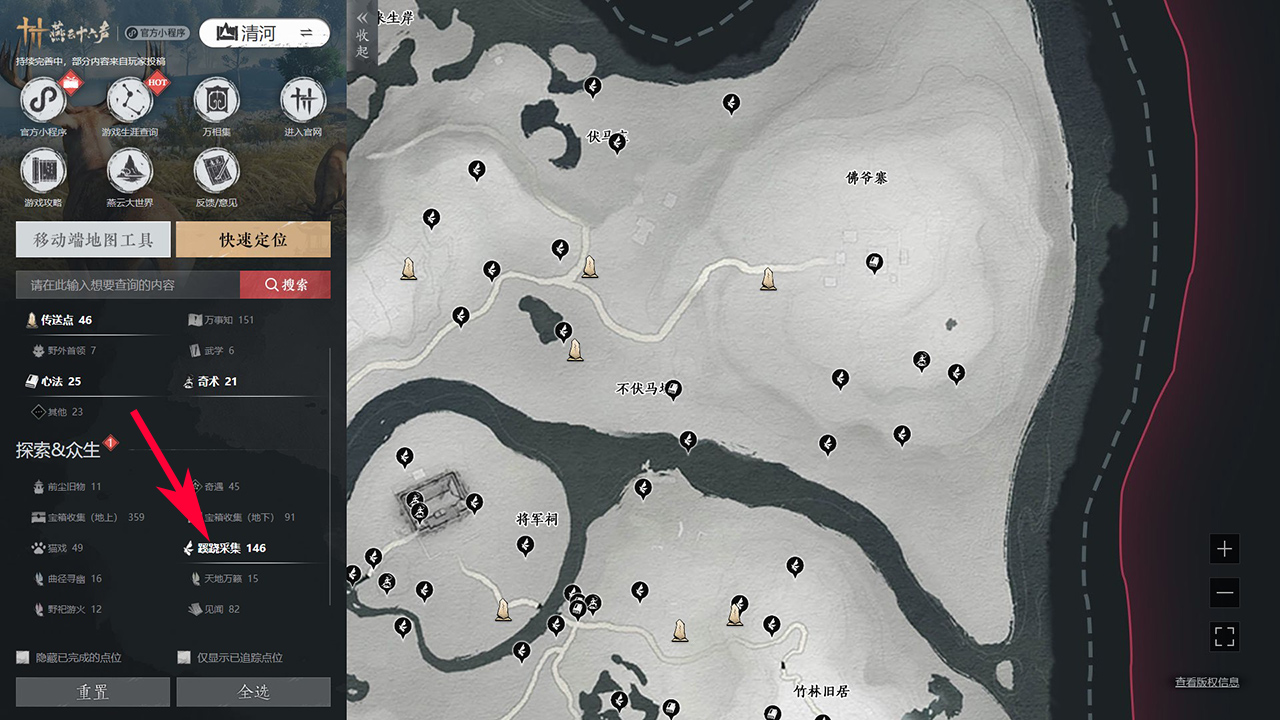Screen dimensions: 1280x720
Task: Click the 移动端地图工具 button
Action: click(x=94, y=240)
